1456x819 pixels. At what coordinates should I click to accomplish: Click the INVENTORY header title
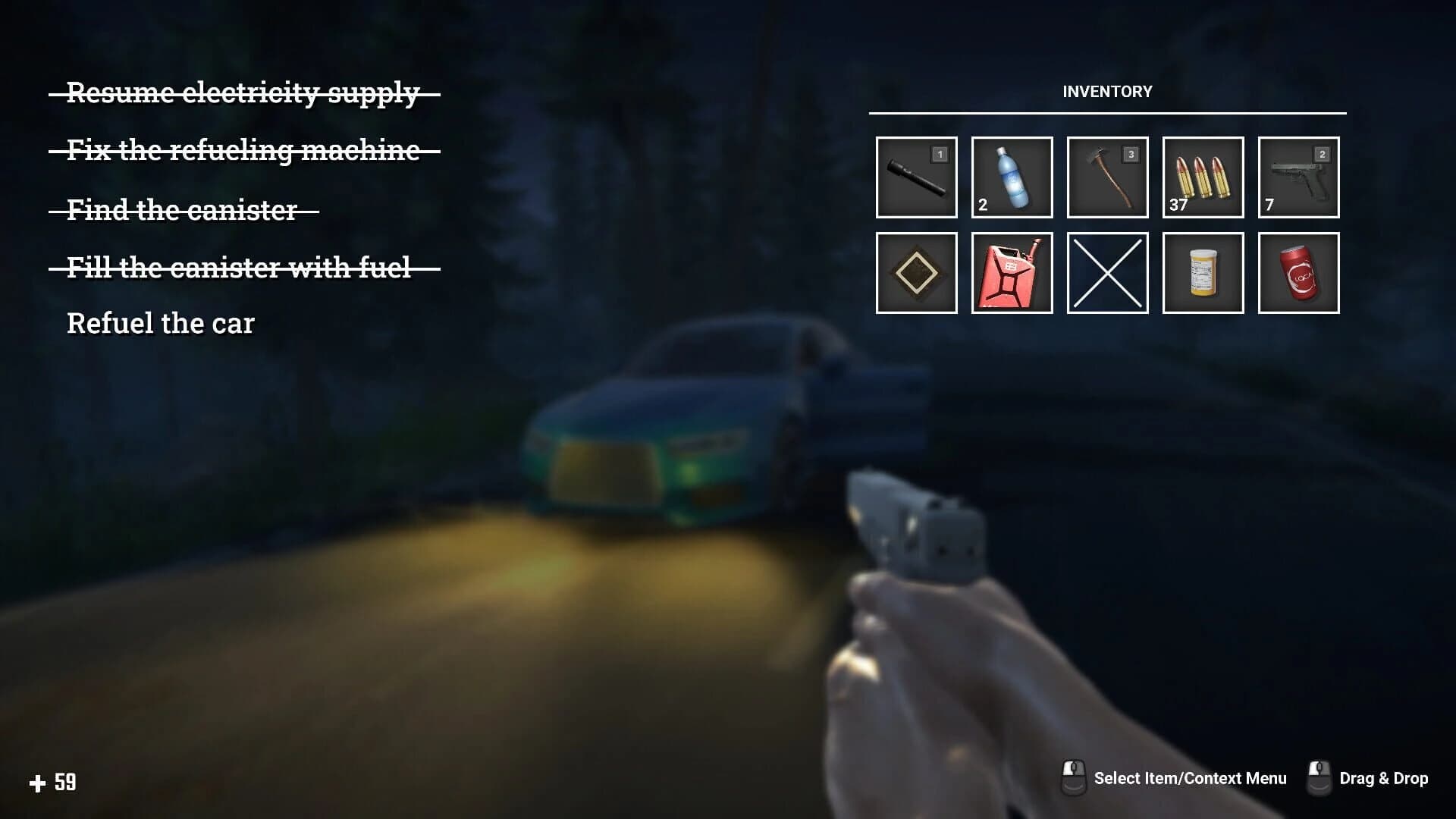[1107, 91]
